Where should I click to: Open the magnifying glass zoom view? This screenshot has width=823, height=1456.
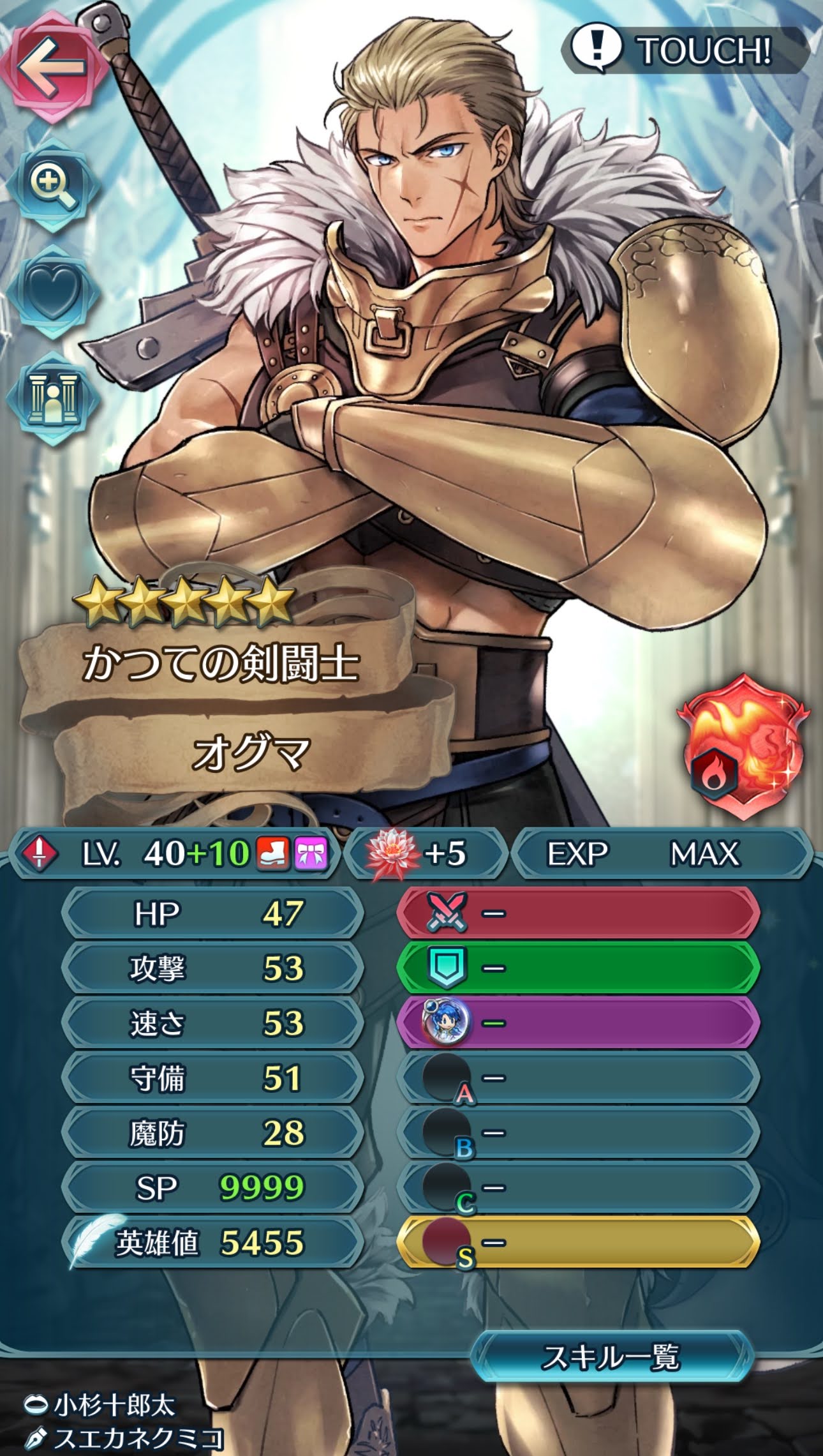[52, 184]
